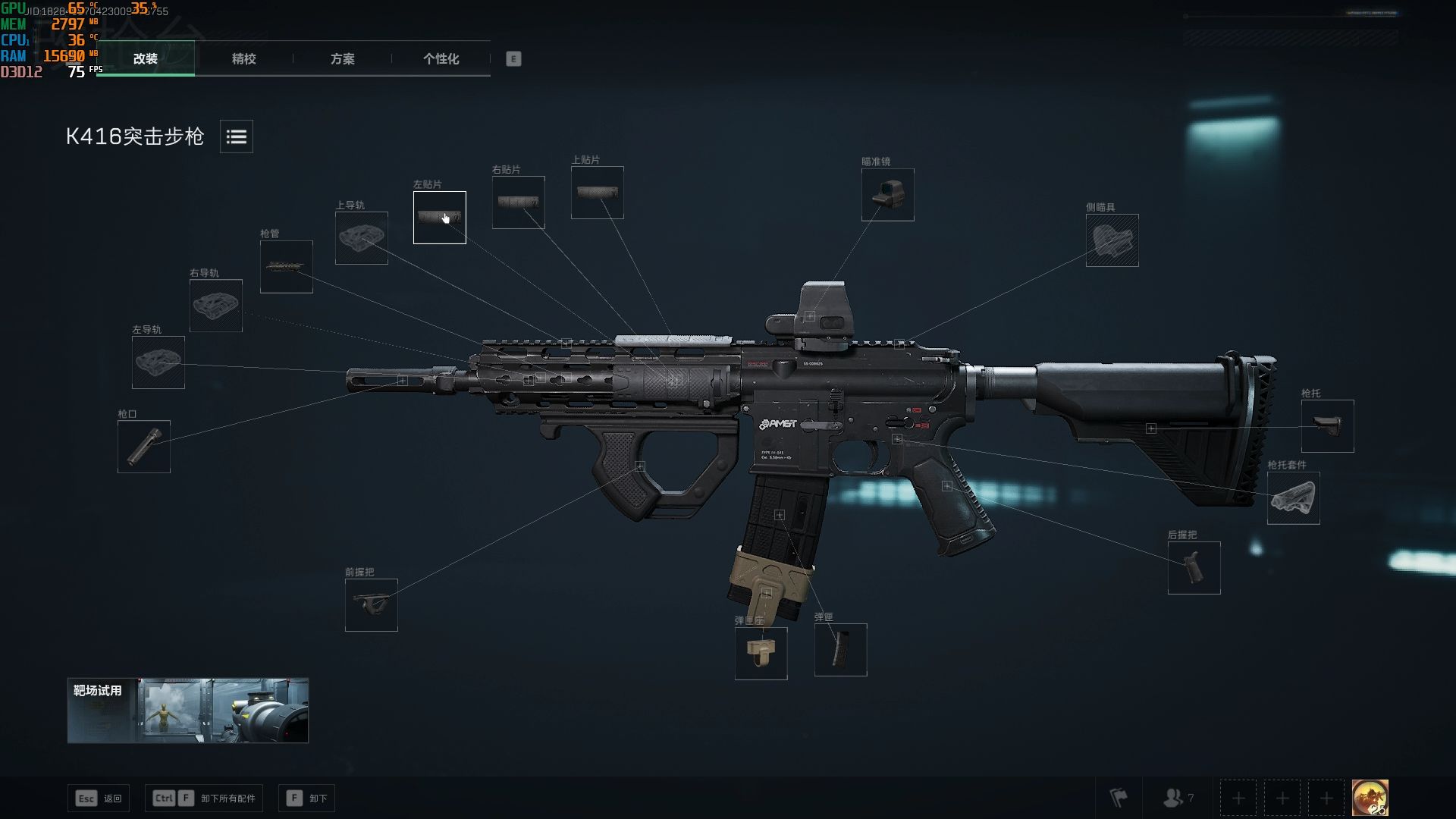Open the 前握把 foregrip slot

[x=371, y=605]
